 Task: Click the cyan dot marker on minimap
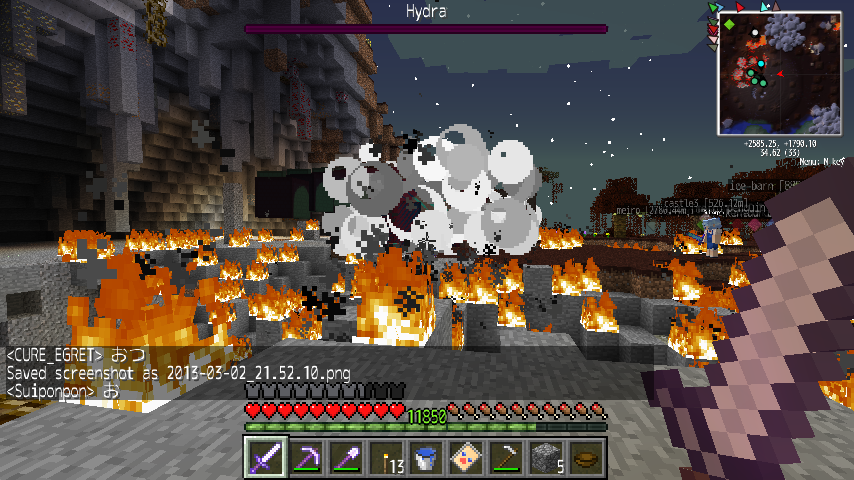pyautogui.click(x=760, y=64)
